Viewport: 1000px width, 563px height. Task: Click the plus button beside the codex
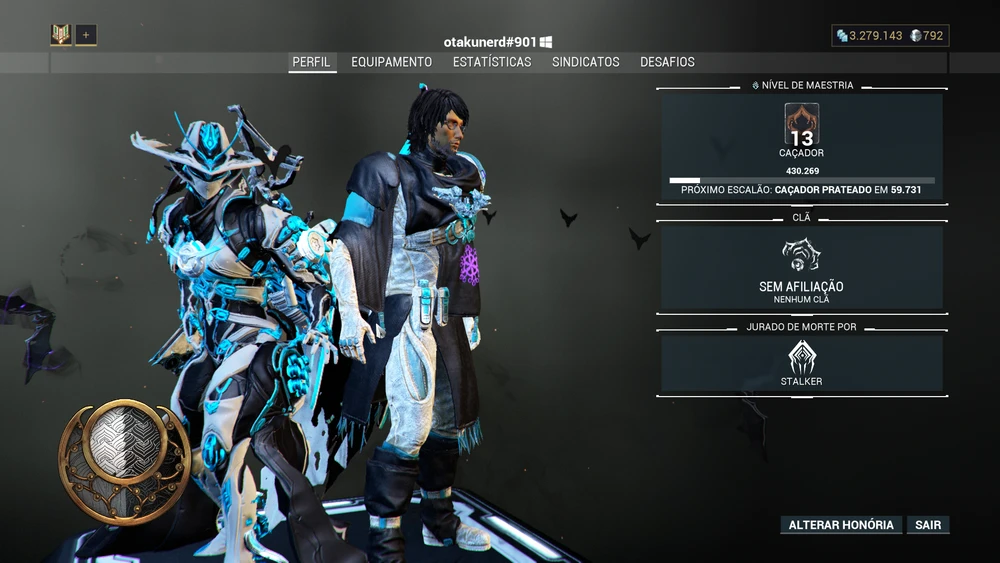86,35
